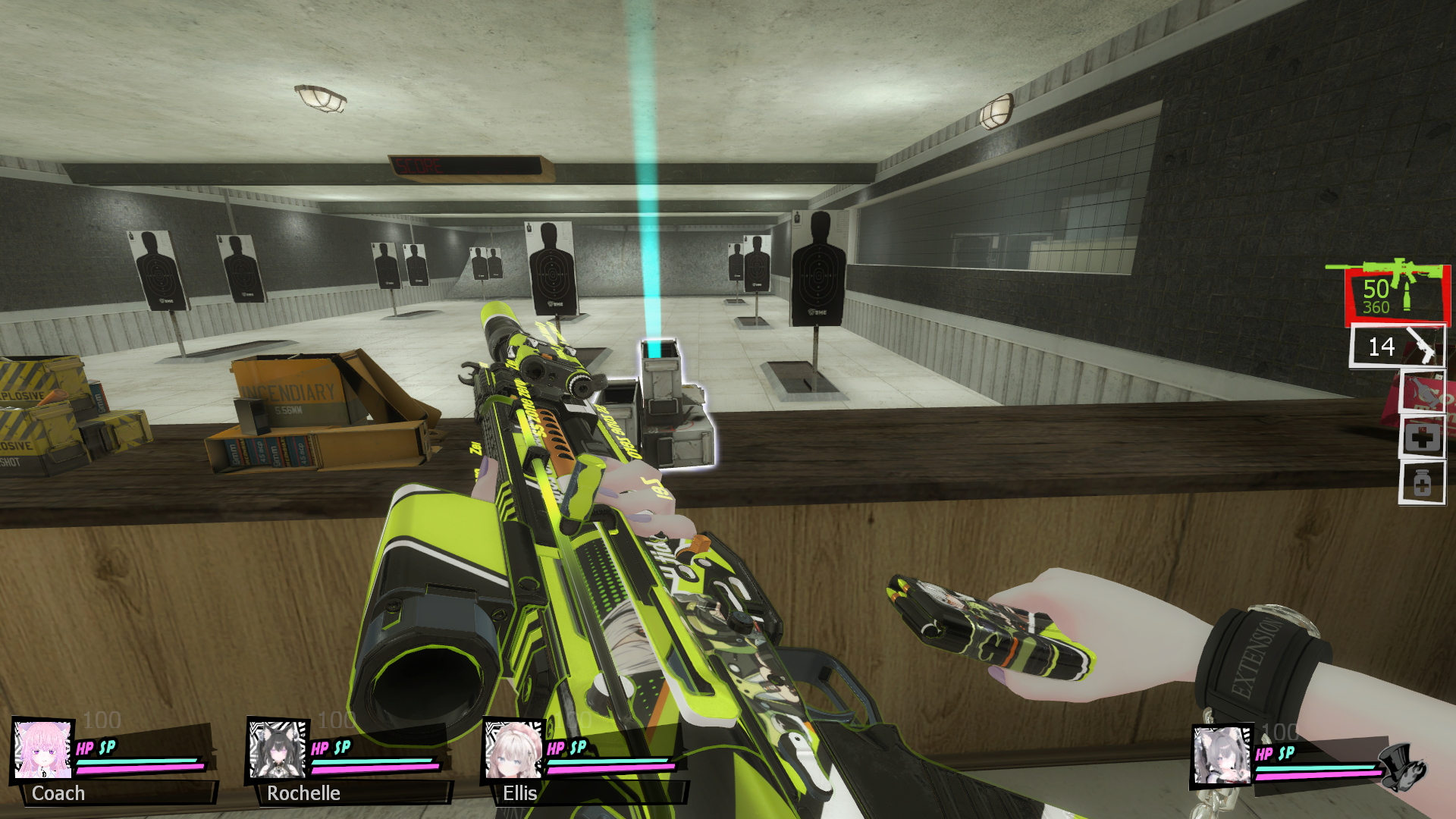The image size is (1456, 819).
Task: Select the assault rifle primary weapon slot
Action: [1396, 293]
